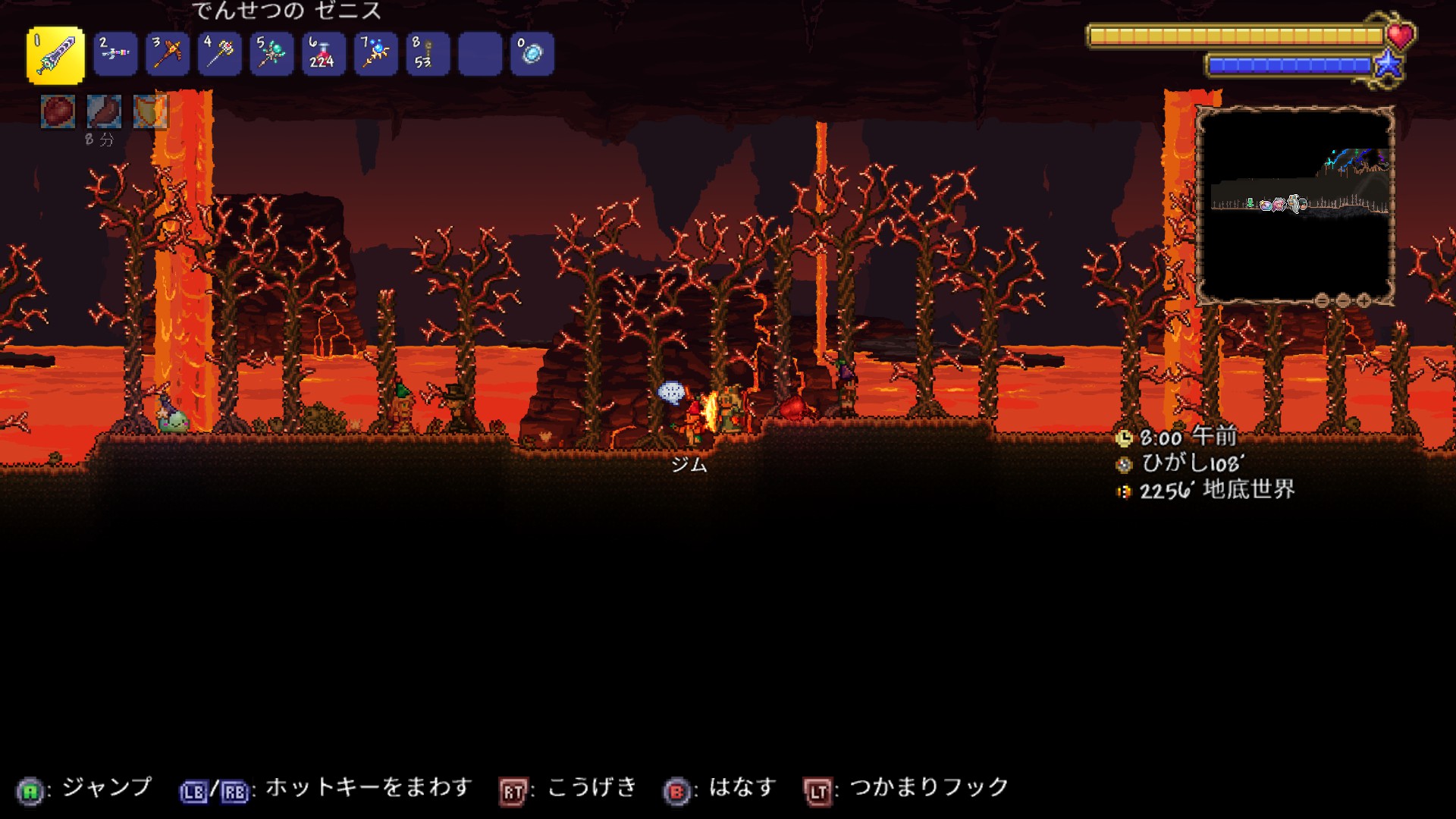Choose the stack of 53 in slot 8
1456x819 pixels.
pos(428,54)
